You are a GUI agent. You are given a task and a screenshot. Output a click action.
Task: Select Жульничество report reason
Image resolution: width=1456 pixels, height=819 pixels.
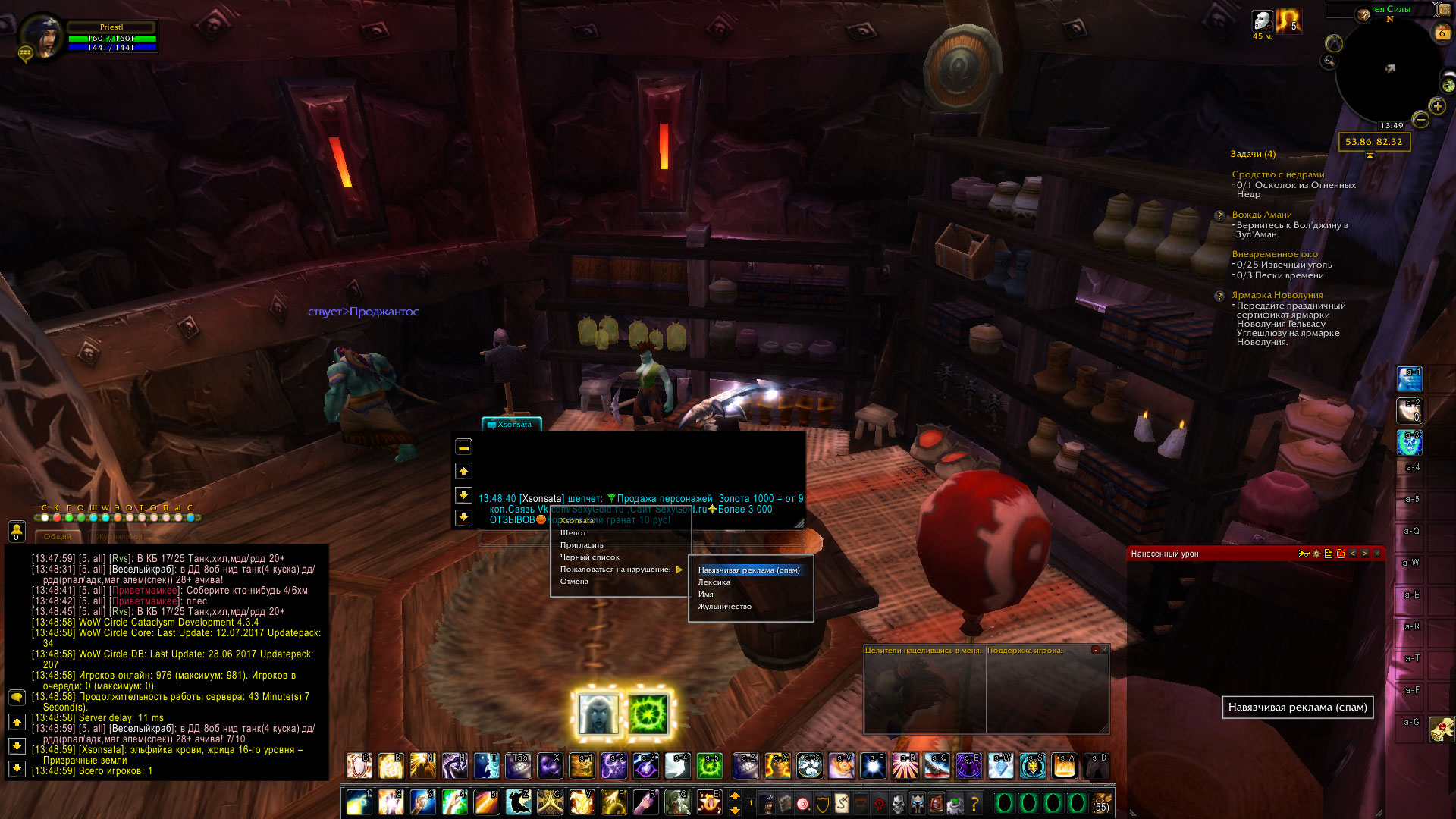pyautogui.click(x=724, y=607)
